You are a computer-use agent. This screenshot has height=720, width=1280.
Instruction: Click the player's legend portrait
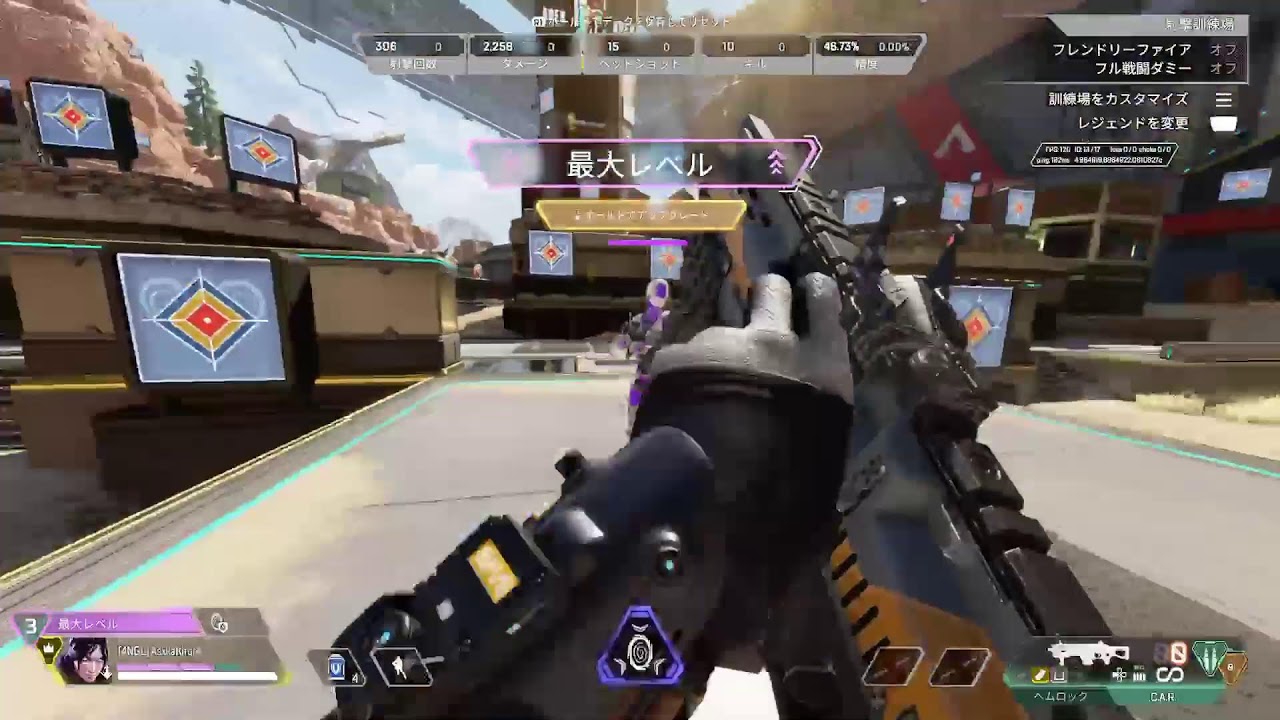(x=84, y=660)
